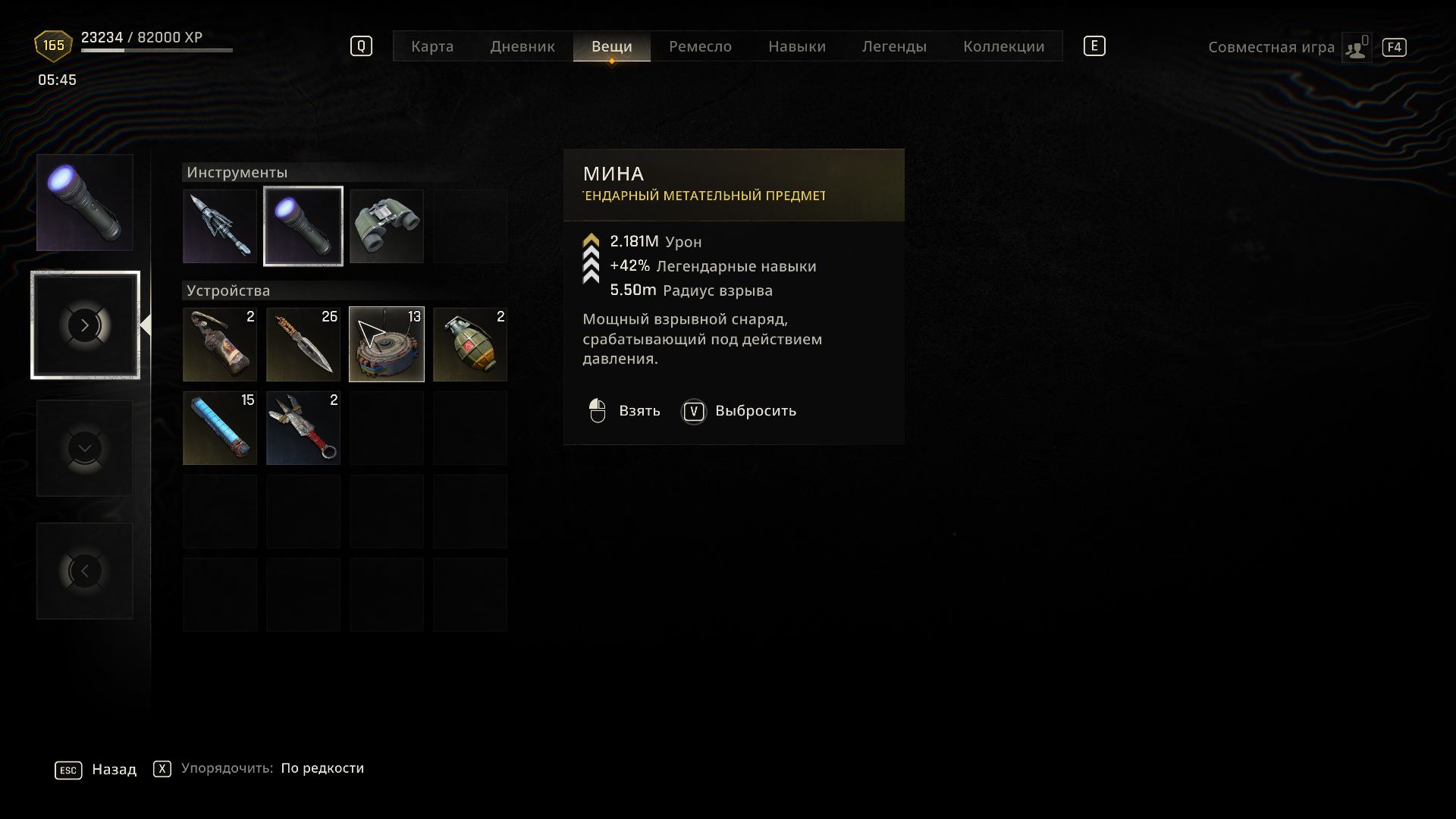
Task: Change the sort order По редкости
Action: [322, 768]
